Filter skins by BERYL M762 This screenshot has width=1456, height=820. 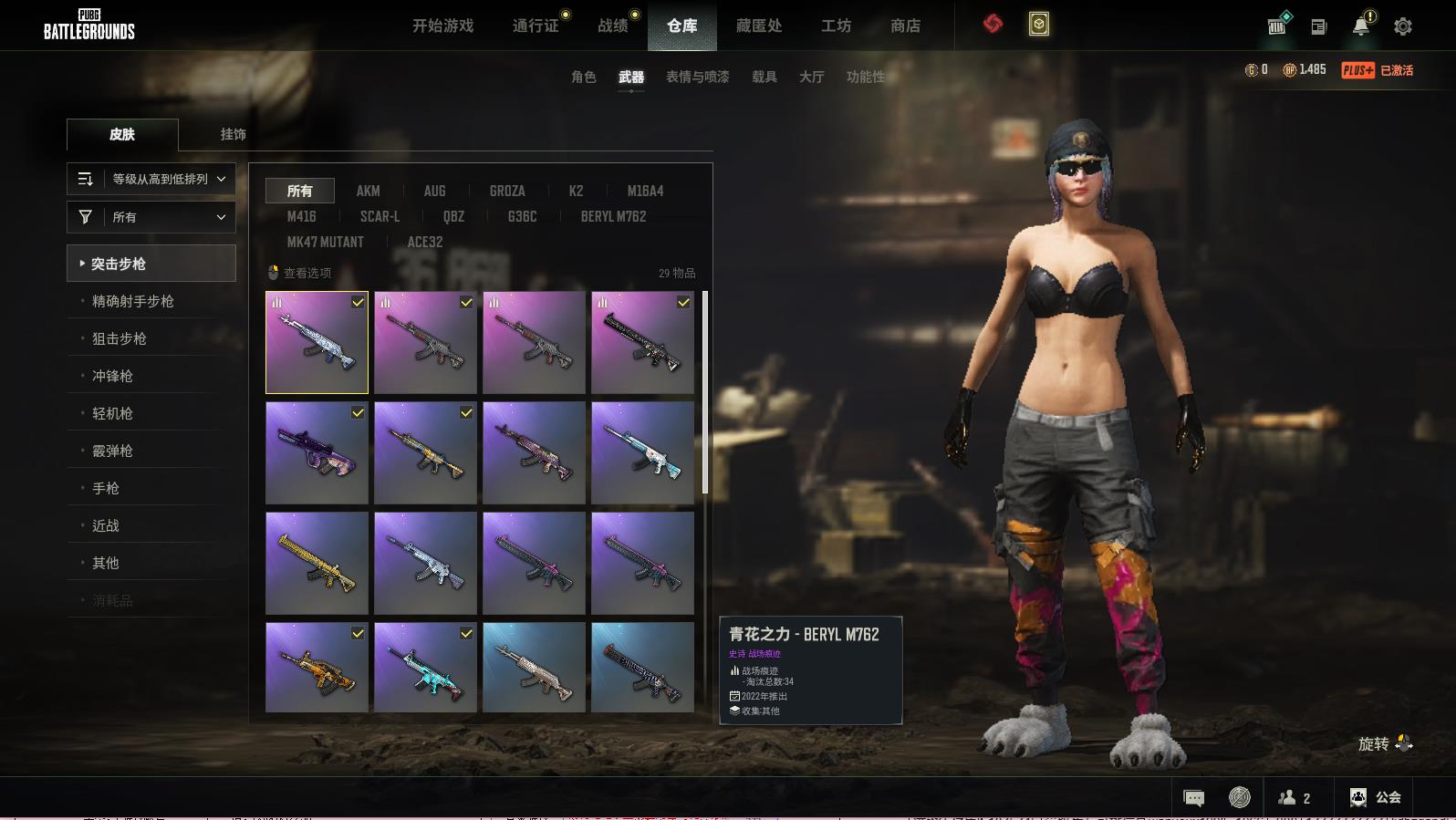(613, 216)
